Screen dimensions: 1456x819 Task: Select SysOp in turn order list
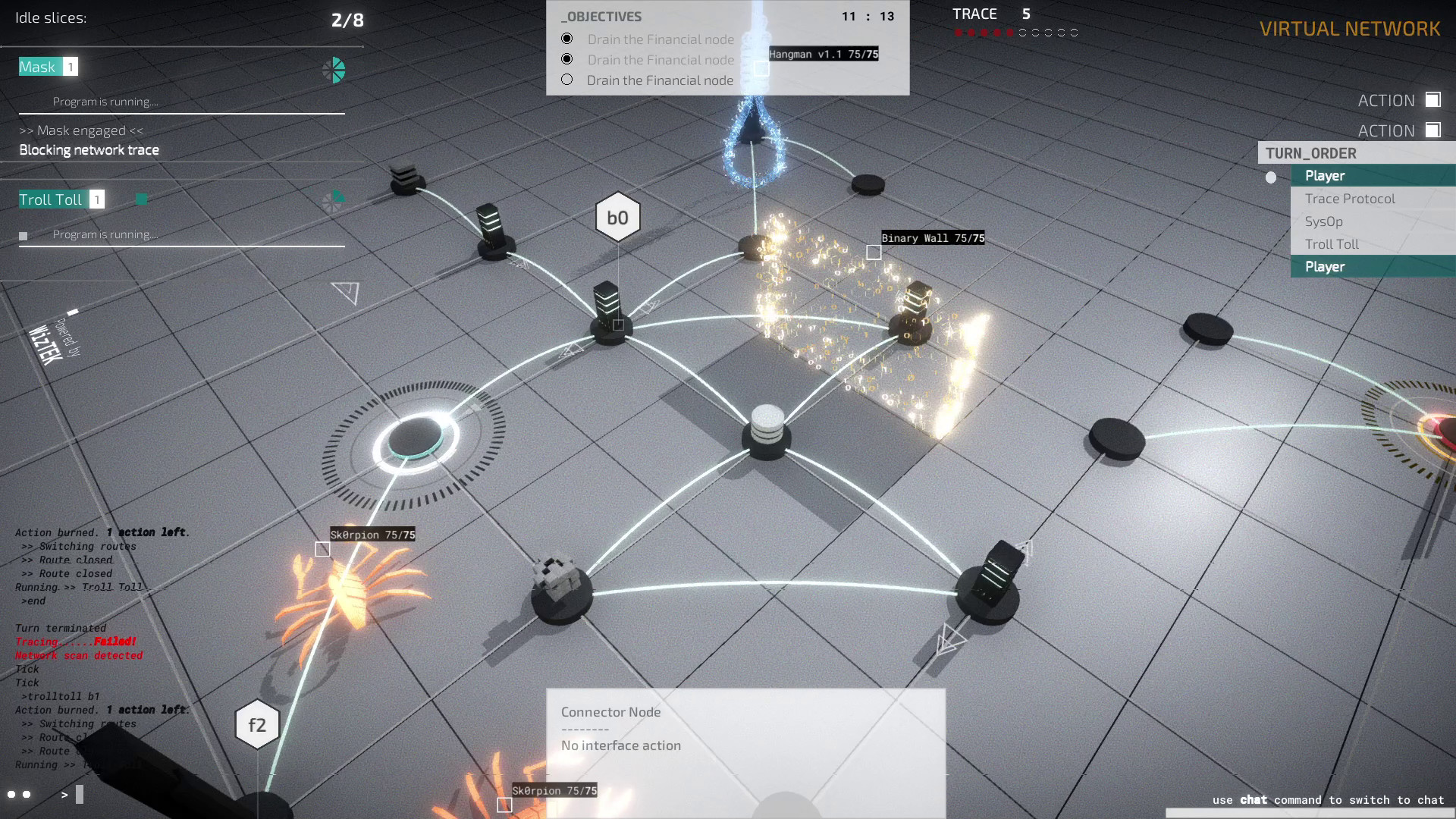pos(1324,221)
